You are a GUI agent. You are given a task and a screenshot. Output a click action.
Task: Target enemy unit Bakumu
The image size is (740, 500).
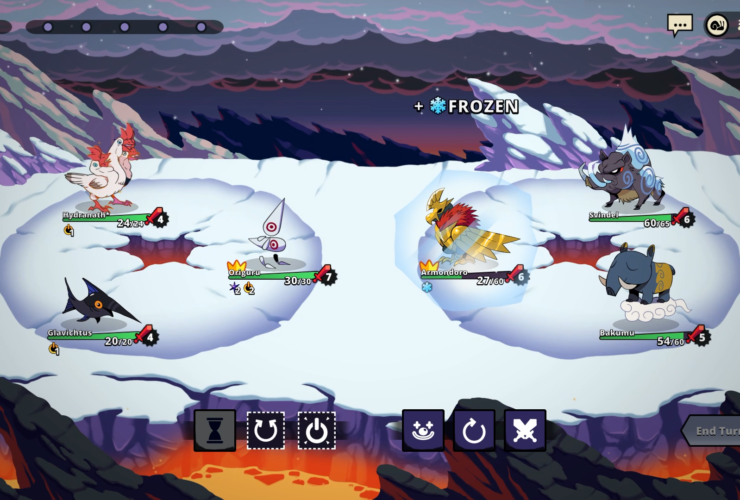(640, 279)
